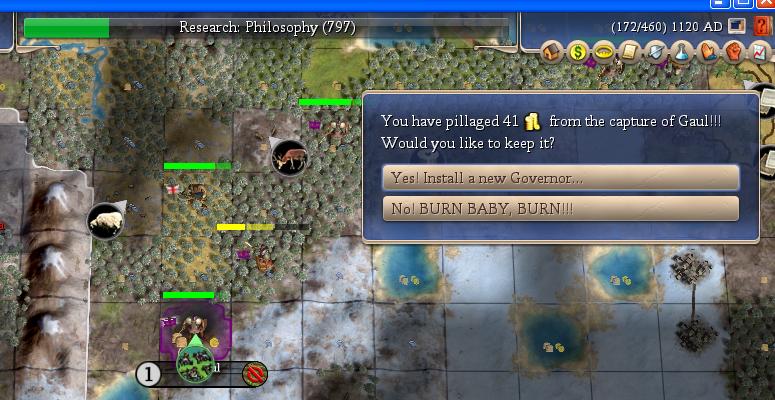
Task: Click the sheep resource bubble on map
Action: [106, 221]
